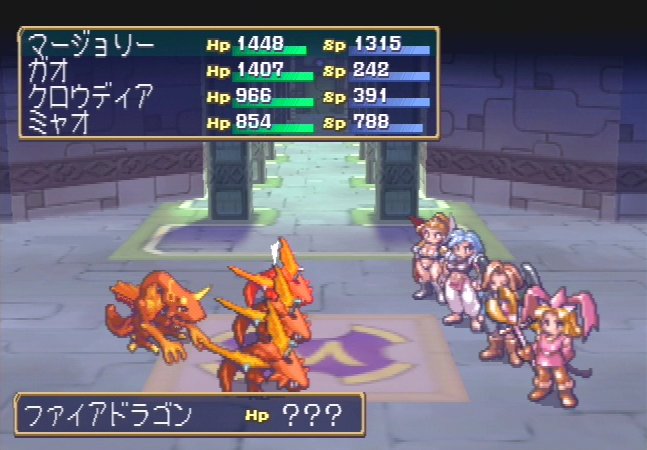Select マージョリー in the party status list
This screenshot has height=450, width=647.
click(91, 46)
